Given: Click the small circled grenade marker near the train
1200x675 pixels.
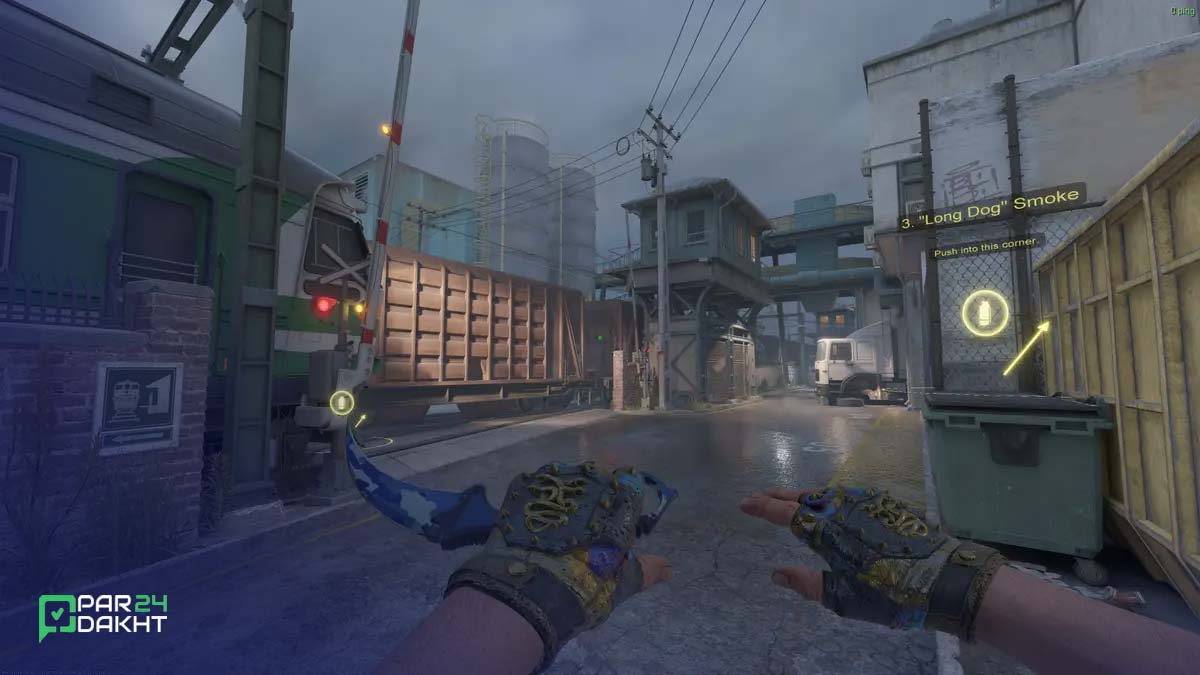Looking at the screenshot, I should 342,403.
